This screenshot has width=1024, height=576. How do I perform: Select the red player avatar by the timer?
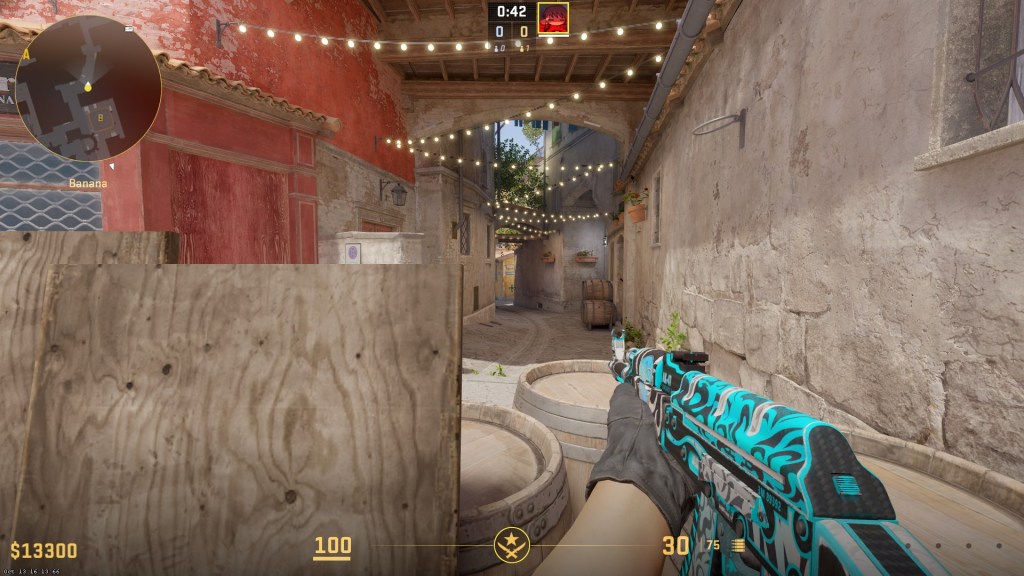[x=553, y=18]
